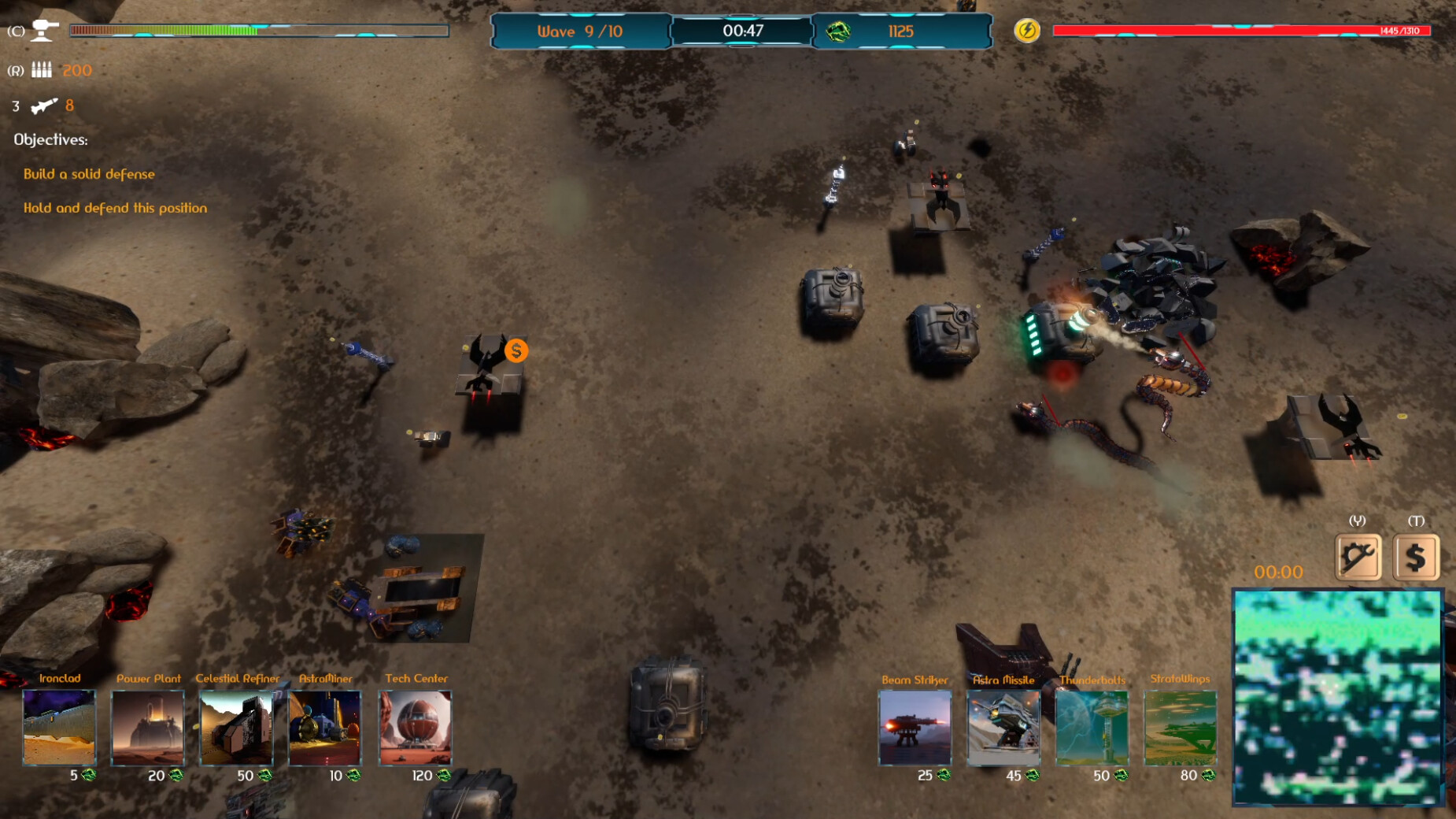Viewport: 1456px width, 819px height.
Task: Pick the Astra Missile turret
Action: [x=1003, y=727]
